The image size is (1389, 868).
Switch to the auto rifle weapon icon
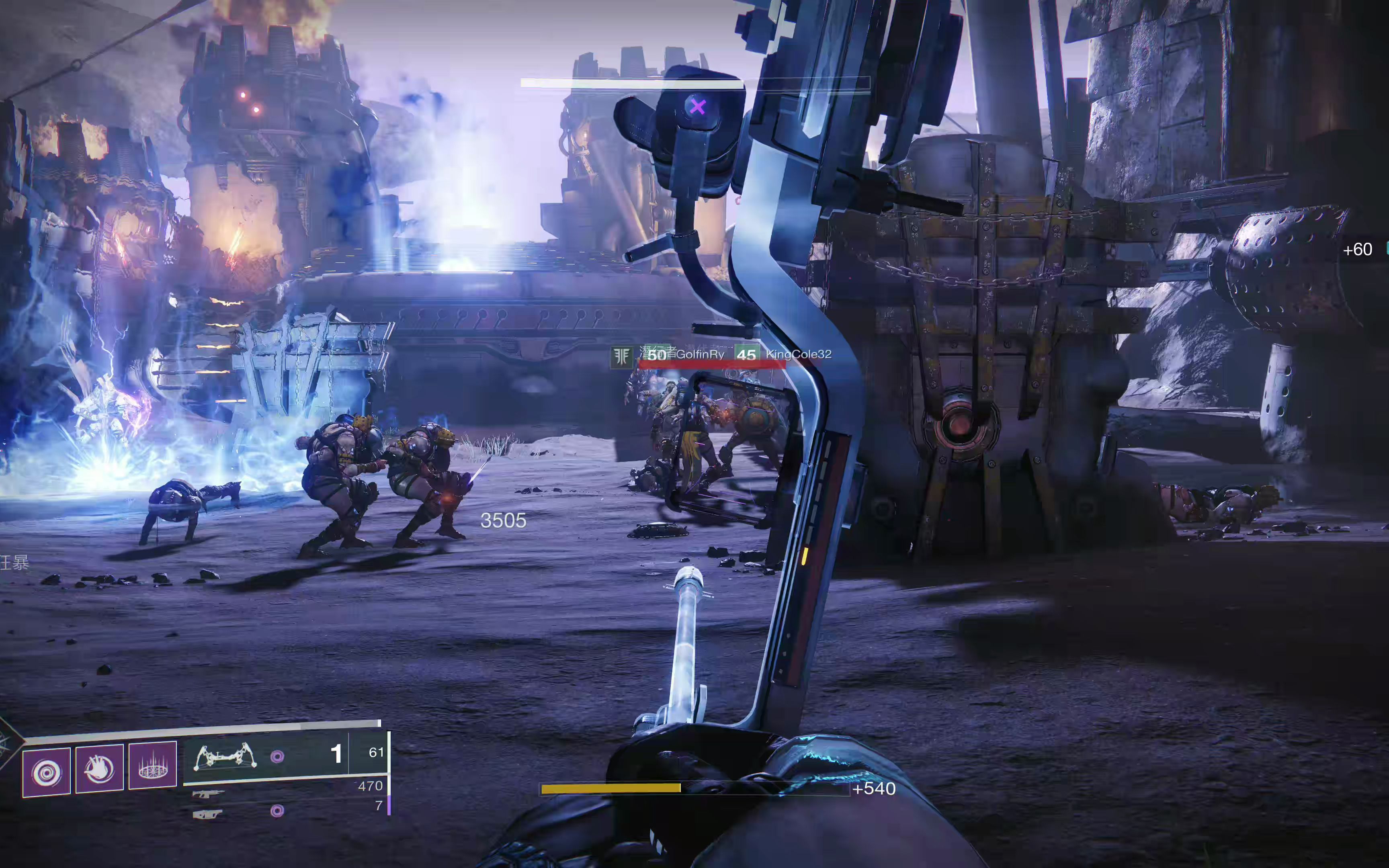tap(208, 794)
